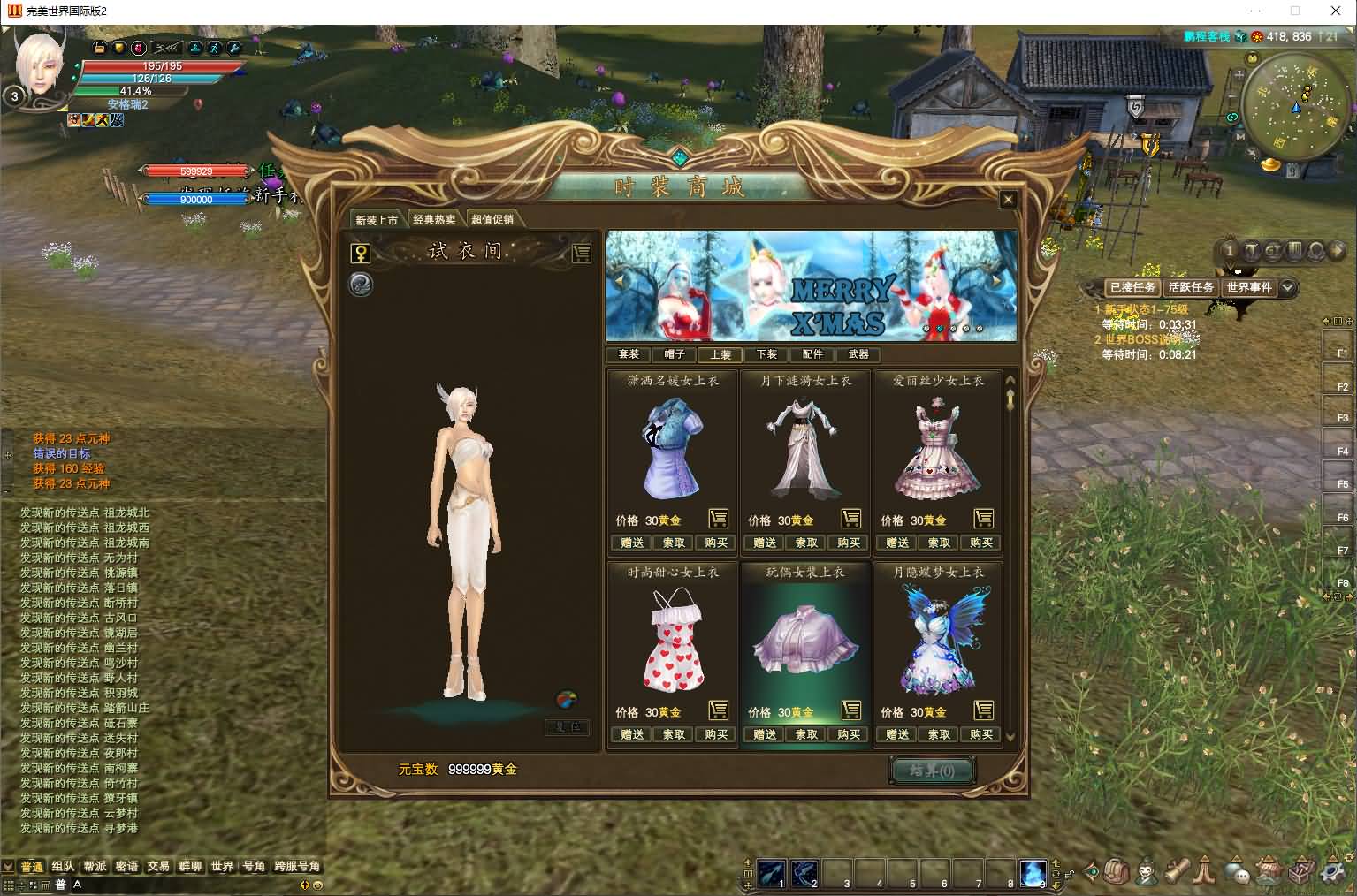Image resolution: width=1357 pixels, height=896 pixels.
Task: Open the 配件 category
Action: point(812,354)
